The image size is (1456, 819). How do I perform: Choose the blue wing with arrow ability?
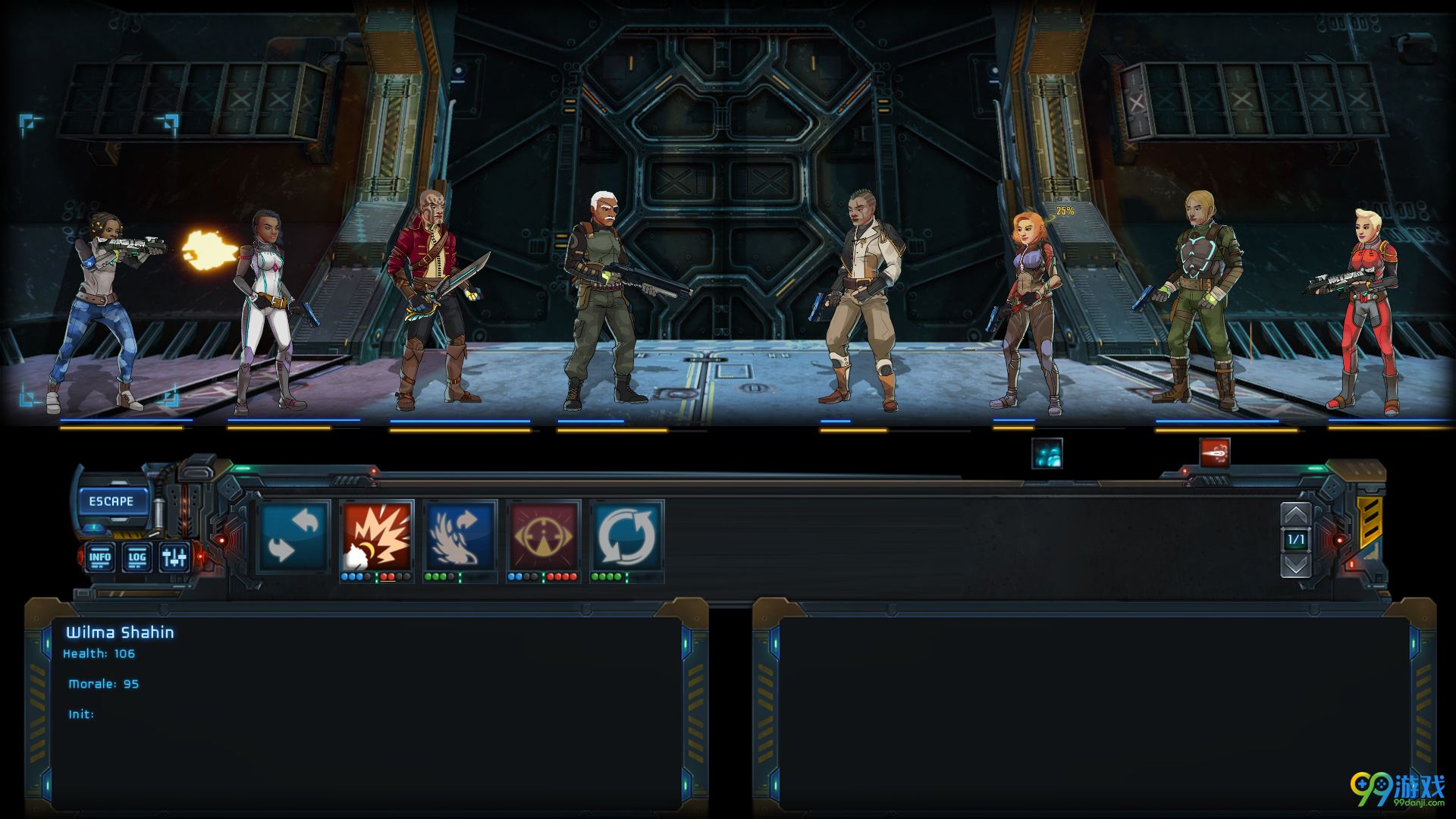point(460,535)
